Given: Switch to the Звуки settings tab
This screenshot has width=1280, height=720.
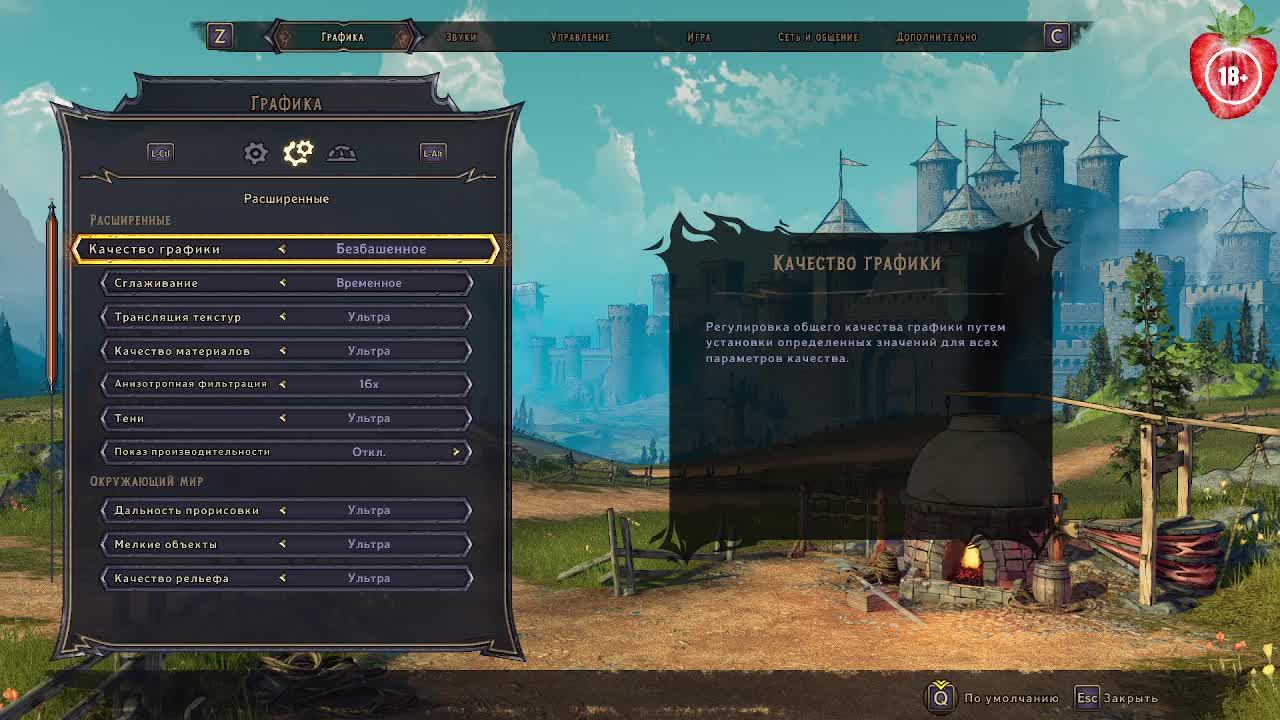Looking at the screenshot, I should tap(461, 37).
